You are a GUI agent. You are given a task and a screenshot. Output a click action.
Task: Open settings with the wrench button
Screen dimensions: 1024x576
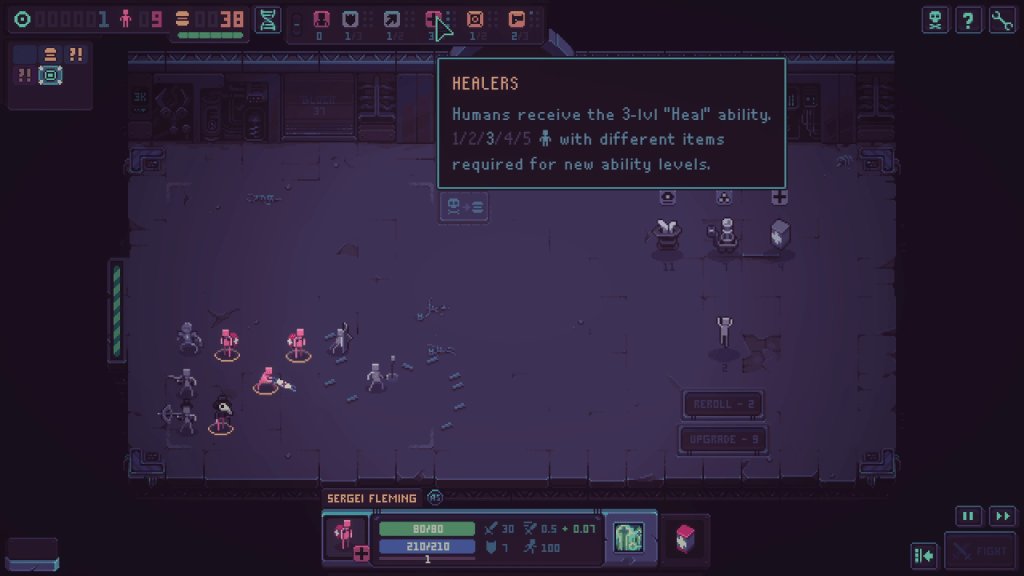tap(1002, 20)
